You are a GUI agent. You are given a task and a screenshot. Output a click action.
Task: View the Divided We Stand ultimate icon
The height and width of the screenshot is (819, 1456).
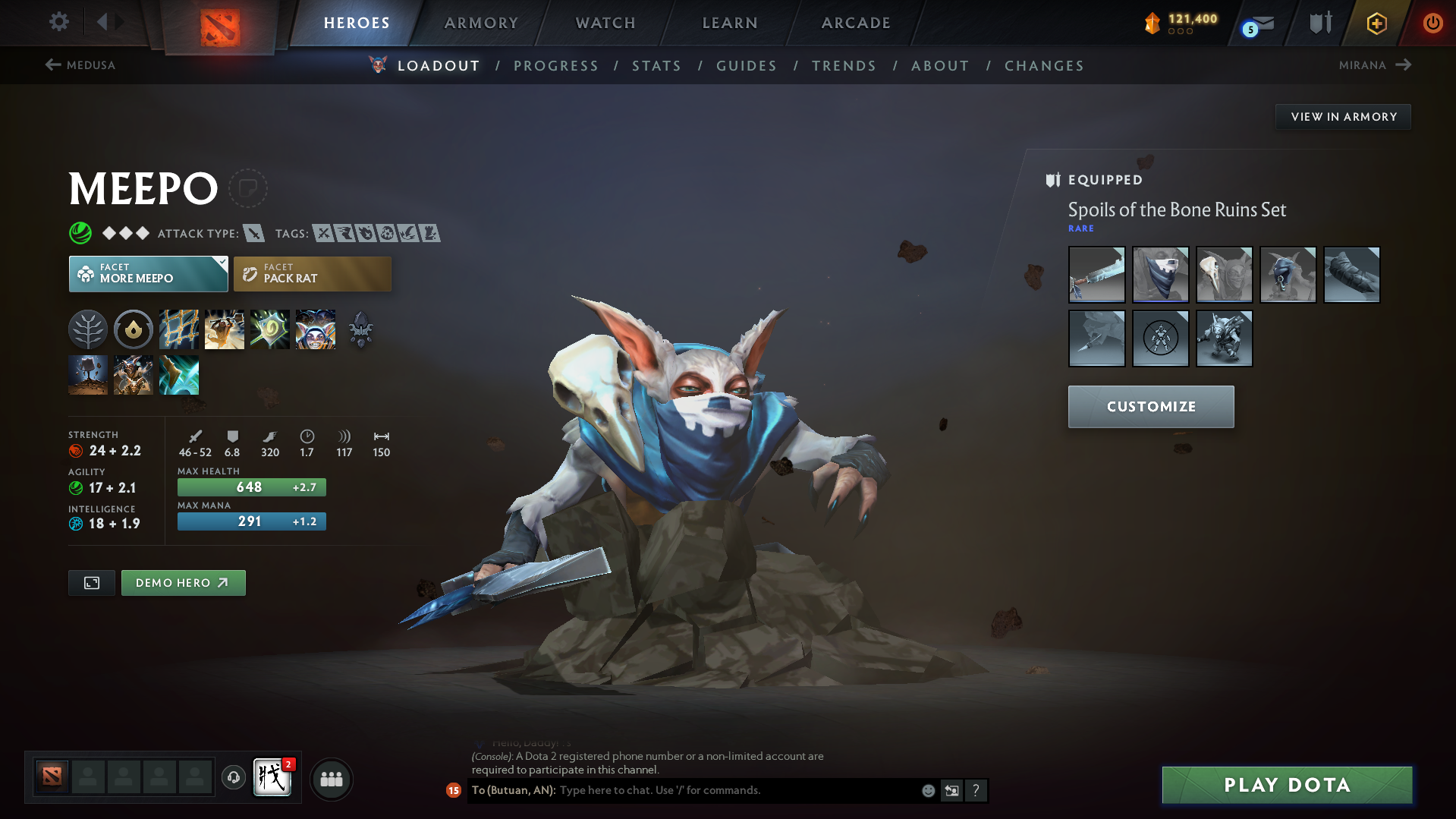316,329
